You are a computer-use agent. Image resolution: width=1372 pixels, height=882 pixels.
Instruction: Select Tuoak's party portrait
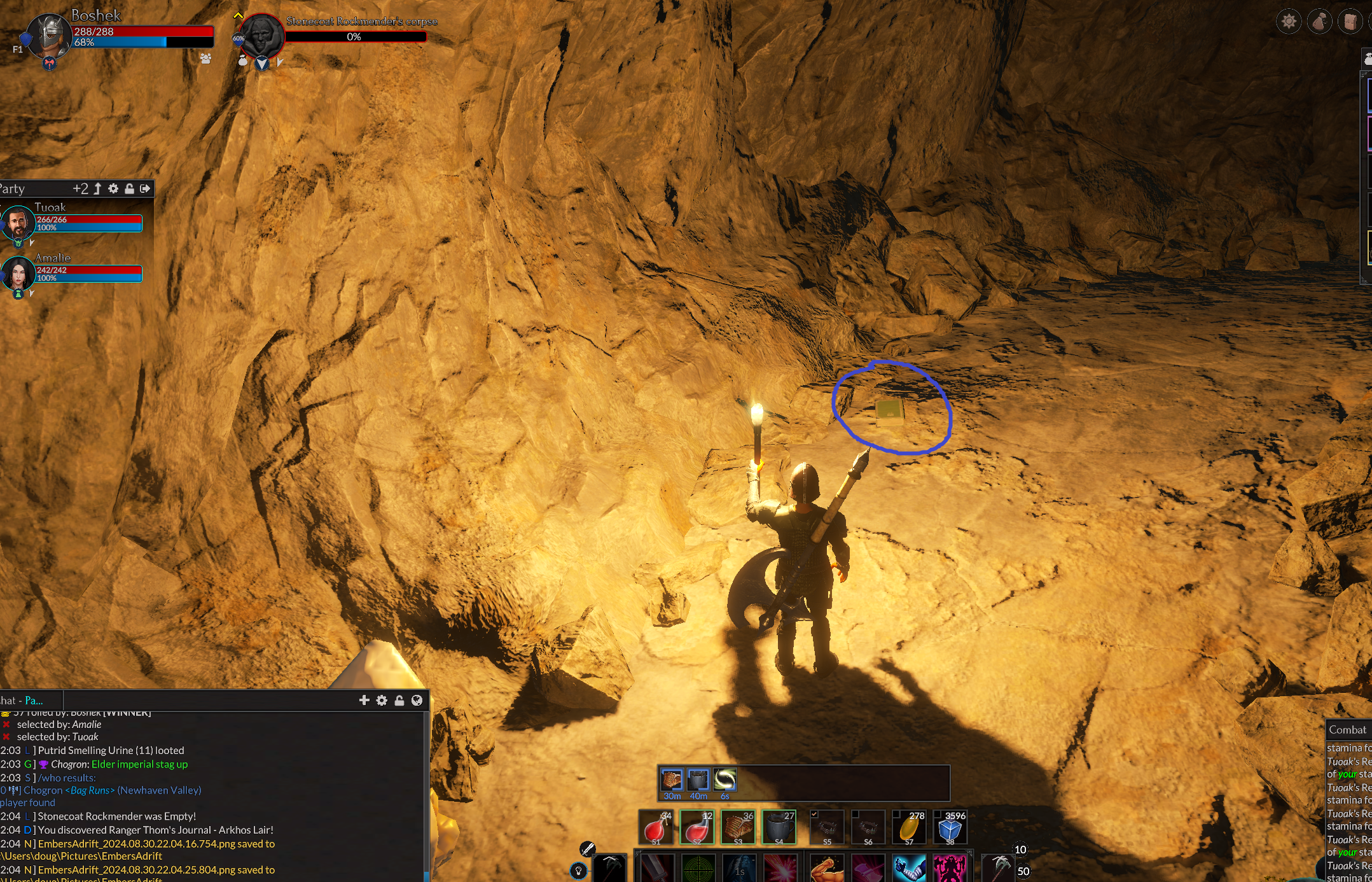(18, 223)
